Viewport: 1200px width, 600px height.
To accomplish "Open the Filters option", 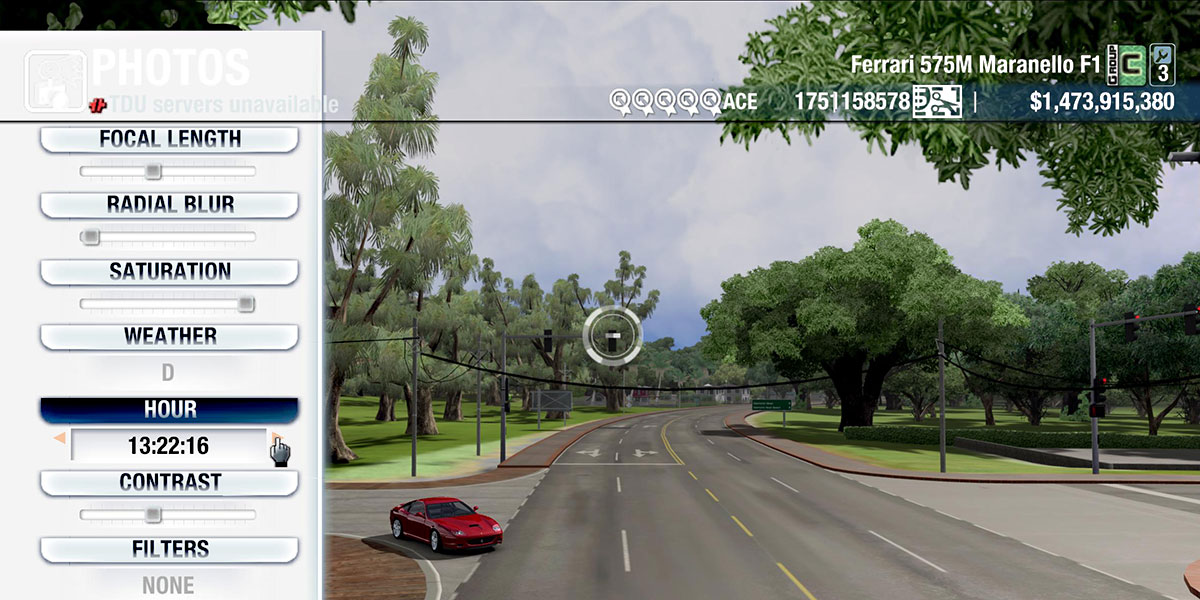I will 169,549.
